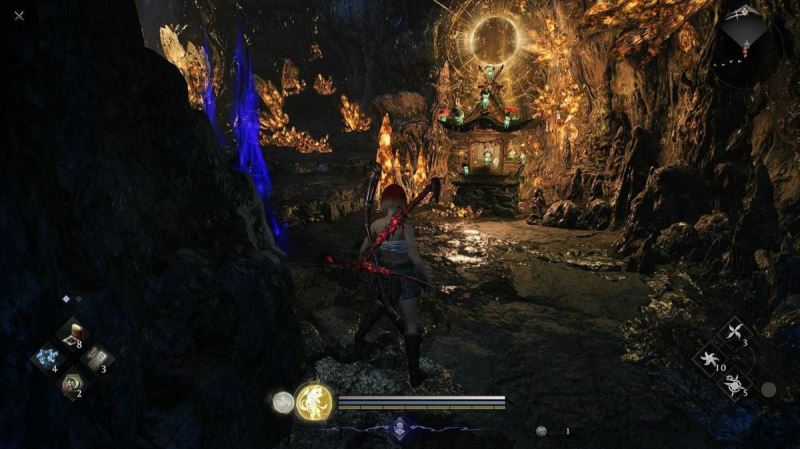Use the blue crystal cluster item

(46, 358)
